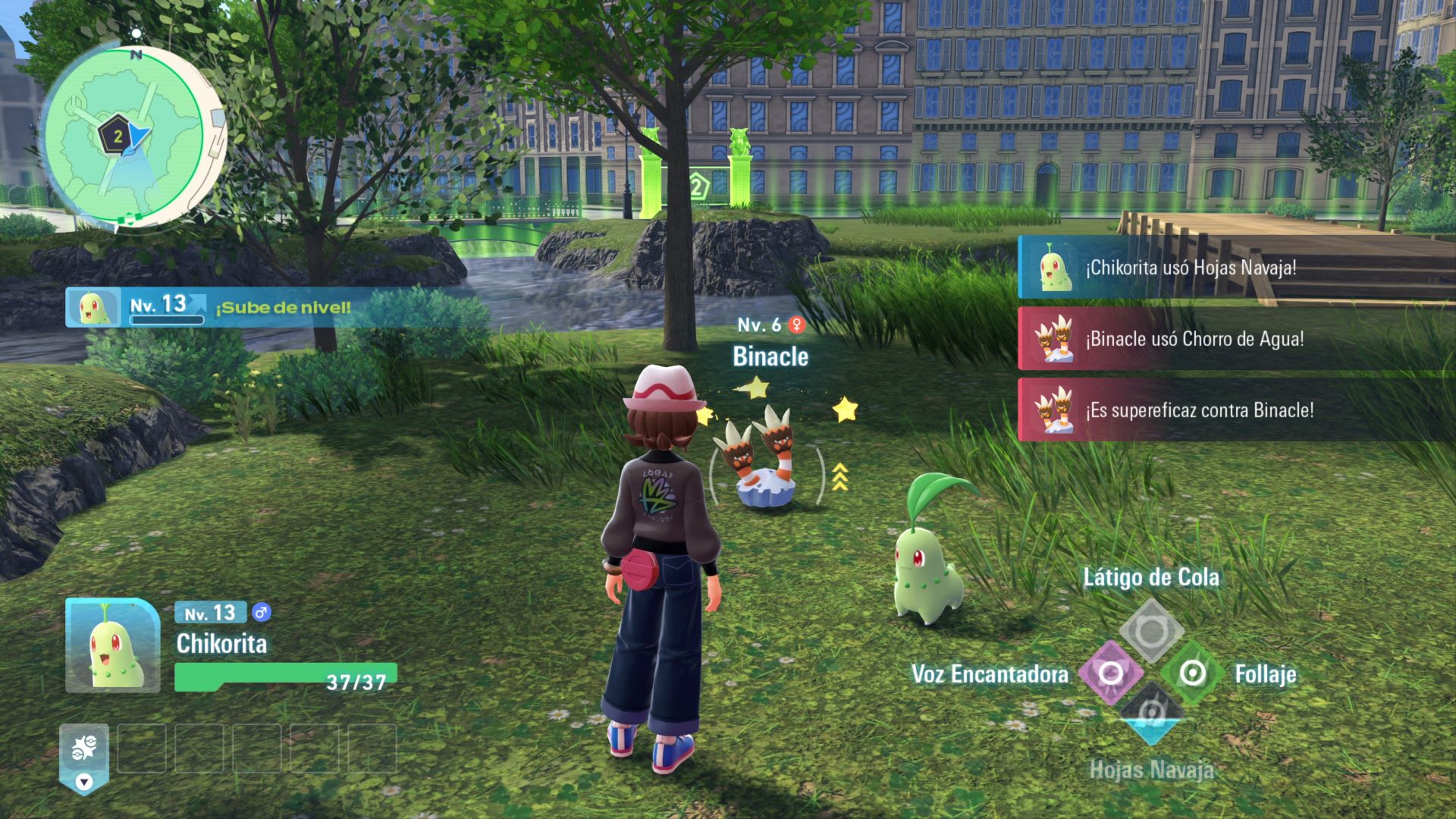1456x819 pixels.
Task: Click the "Es supereficaz contra Binacle" log entry
Action: [x=1236, y=410]
